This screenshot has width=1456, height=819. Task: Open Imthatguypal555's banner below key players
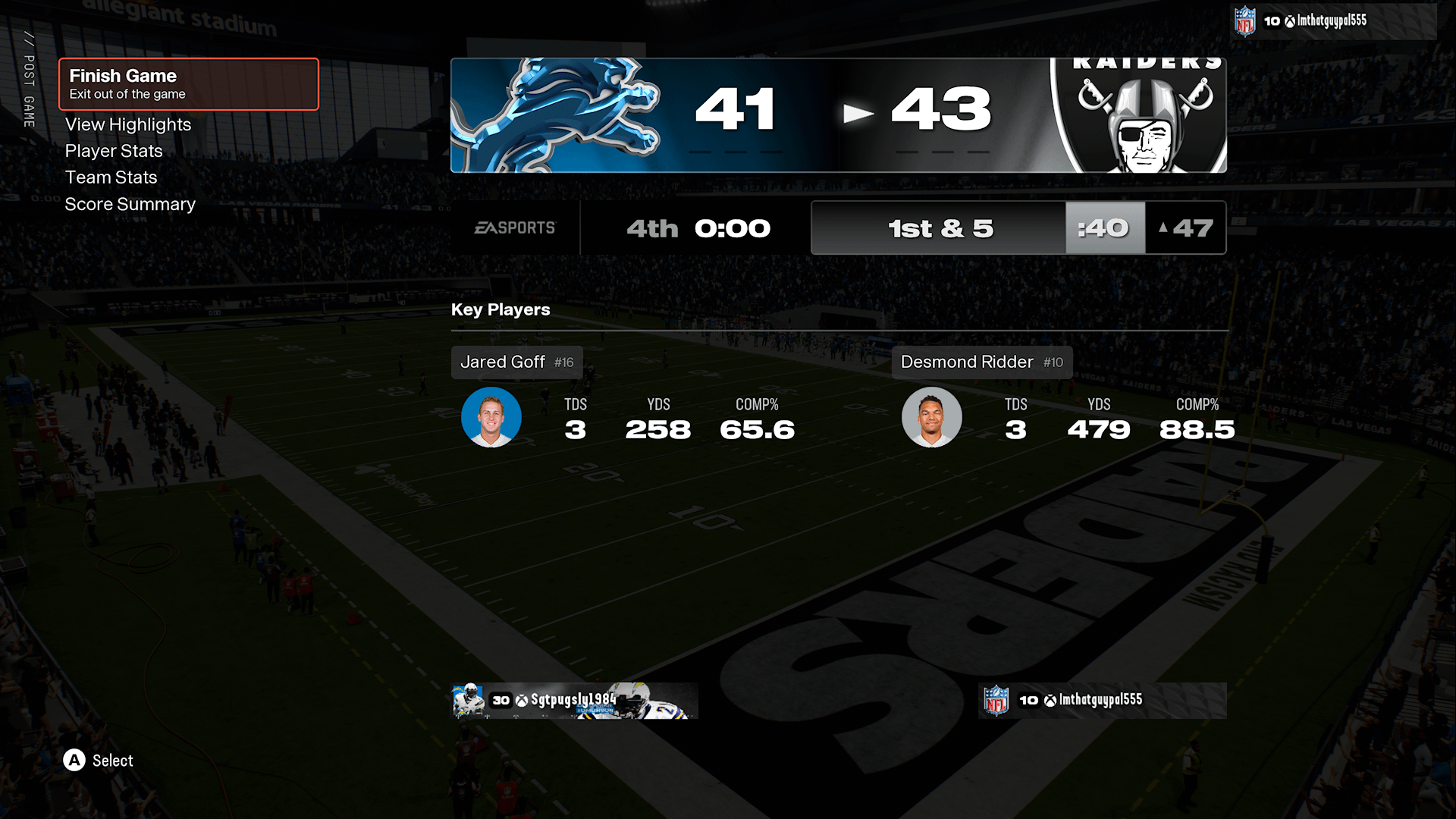[x=1102, y=700]
